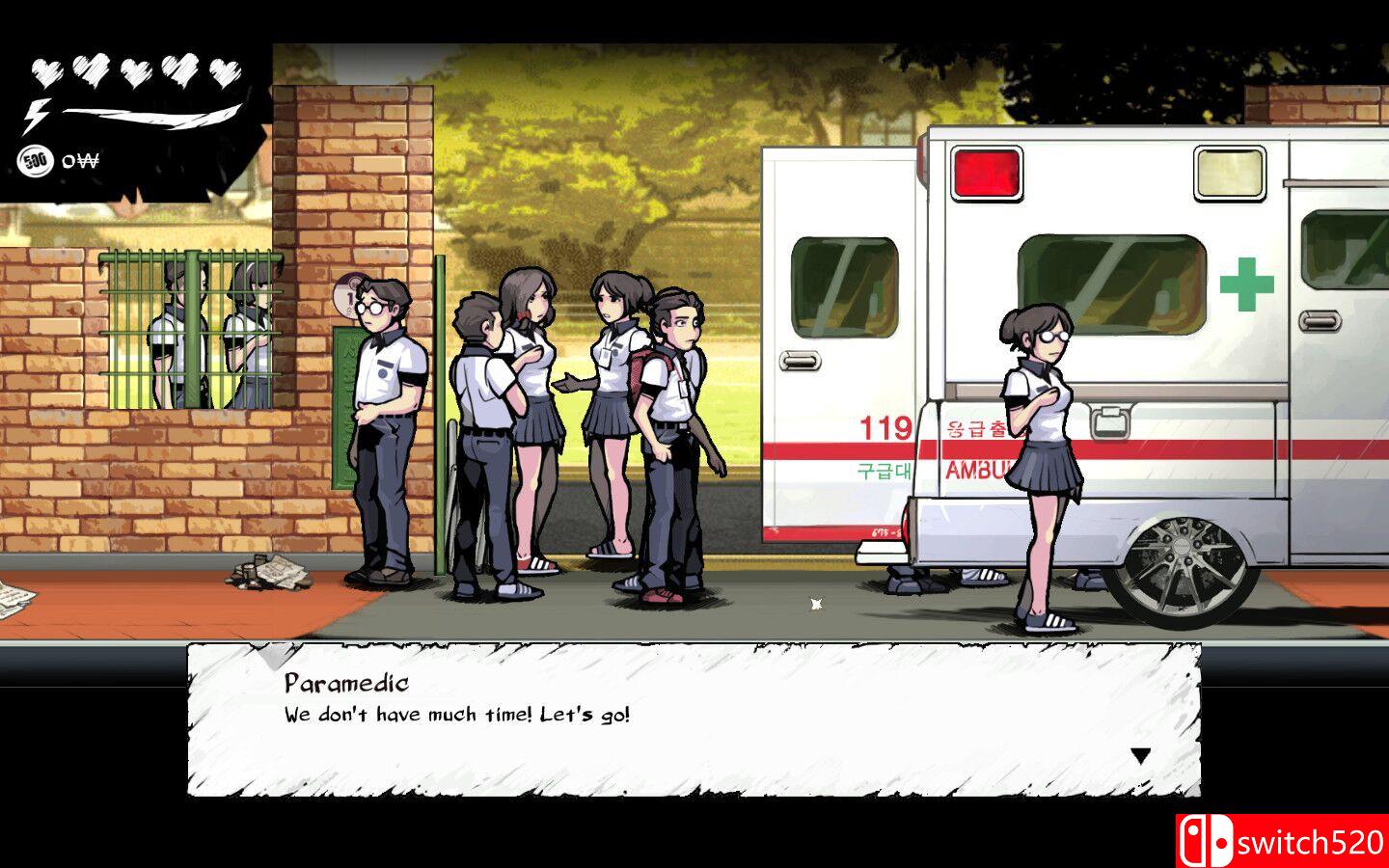Click the ambulance door handle

pyautogui.click(x=800, y=360)
